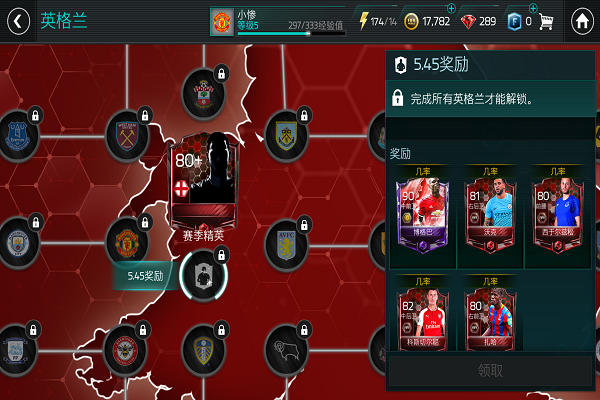Select the Manchester United club node

click(128, 243)
